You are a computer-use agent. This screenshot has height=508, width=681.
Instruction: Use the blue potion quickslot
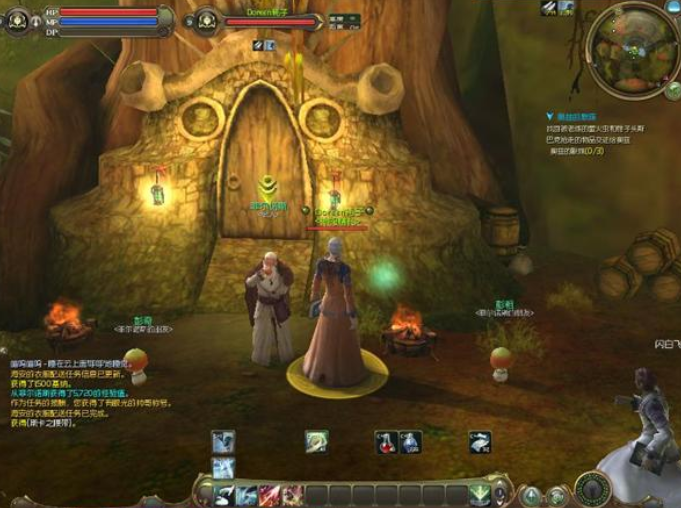click(410, 442)
